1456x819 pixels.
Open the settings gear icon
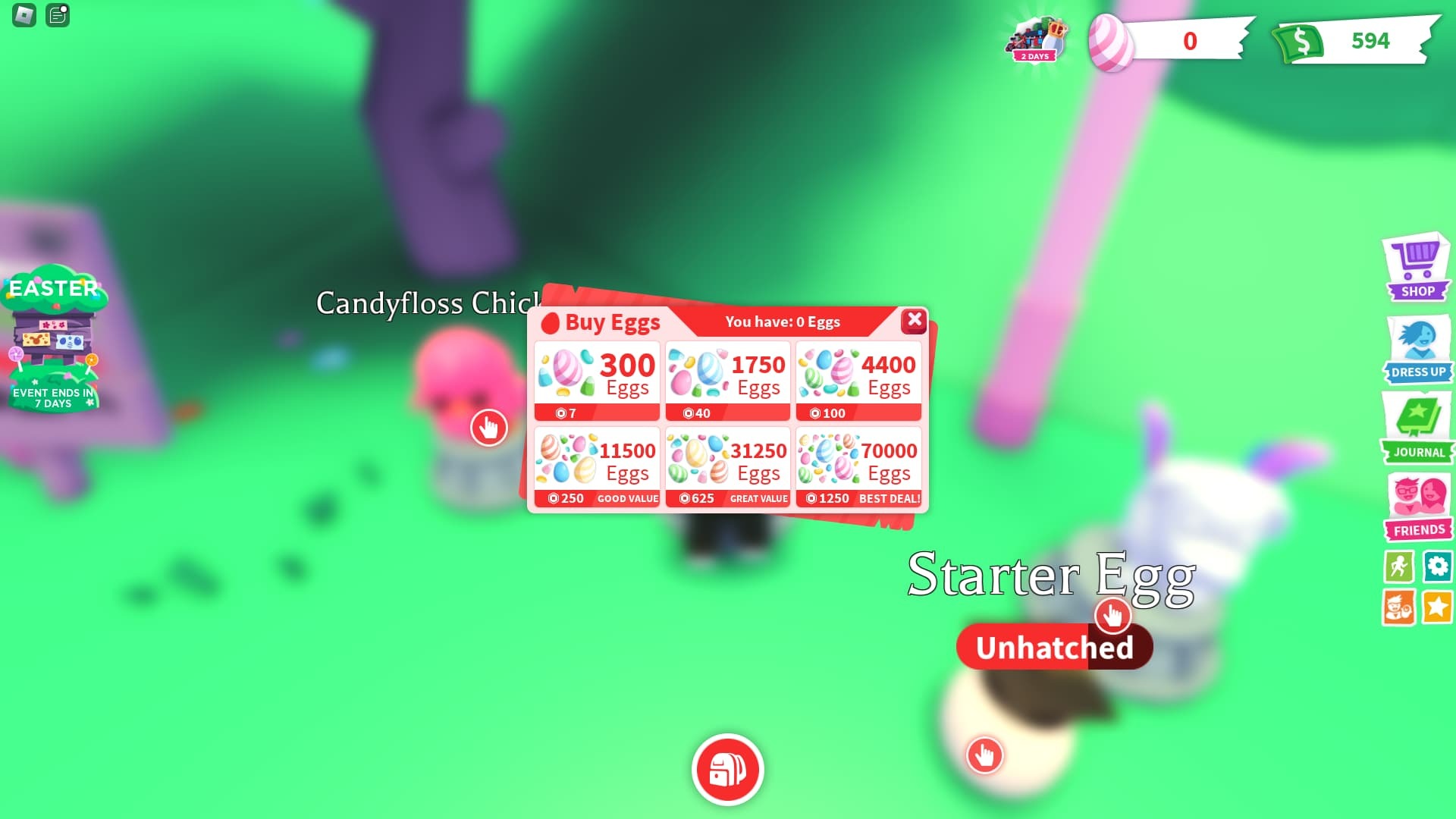1438,567
